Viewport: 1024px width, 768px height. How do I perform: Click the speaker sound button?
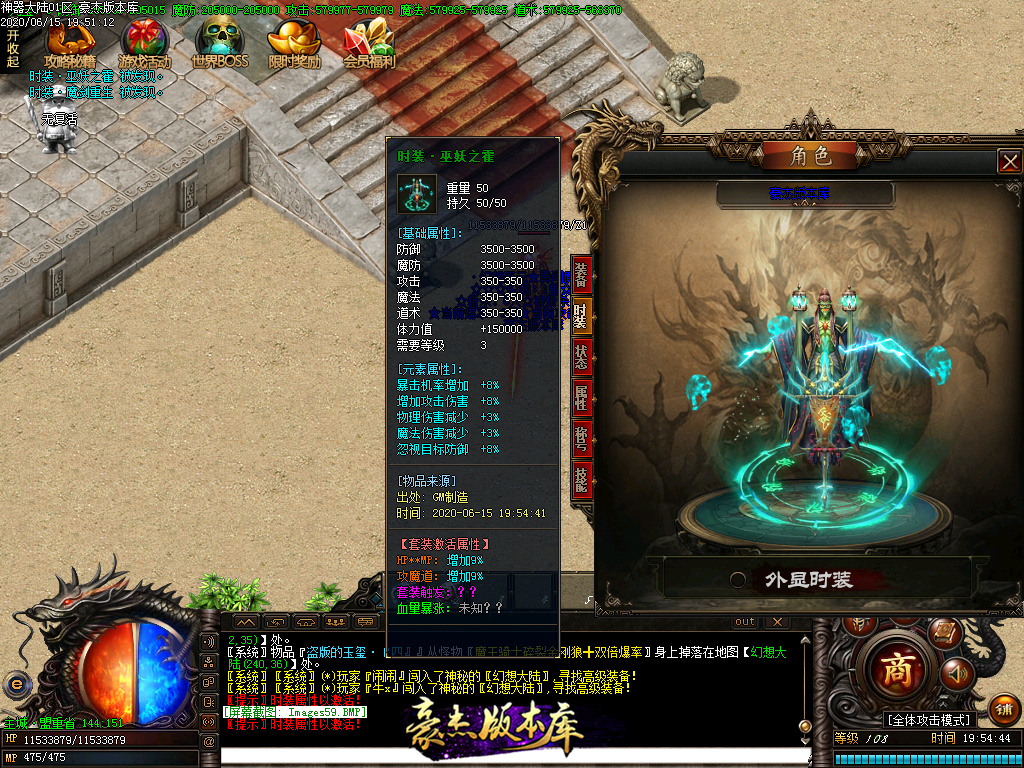click(x=957, y=673)
